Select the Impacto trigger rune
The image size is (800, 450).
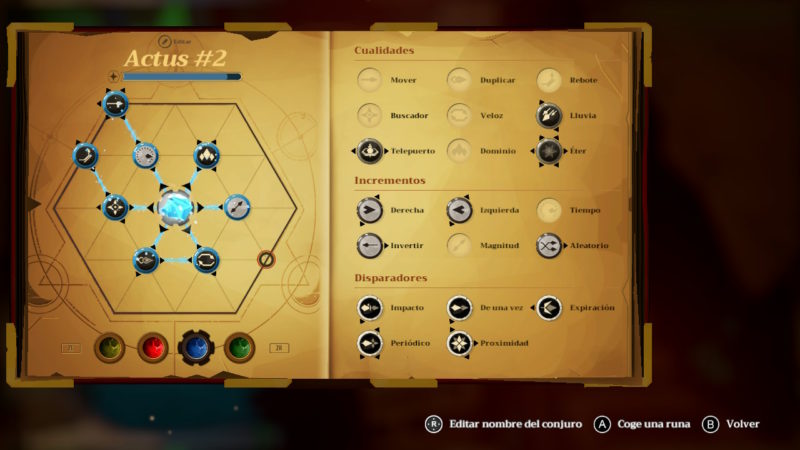click(370, 308)
